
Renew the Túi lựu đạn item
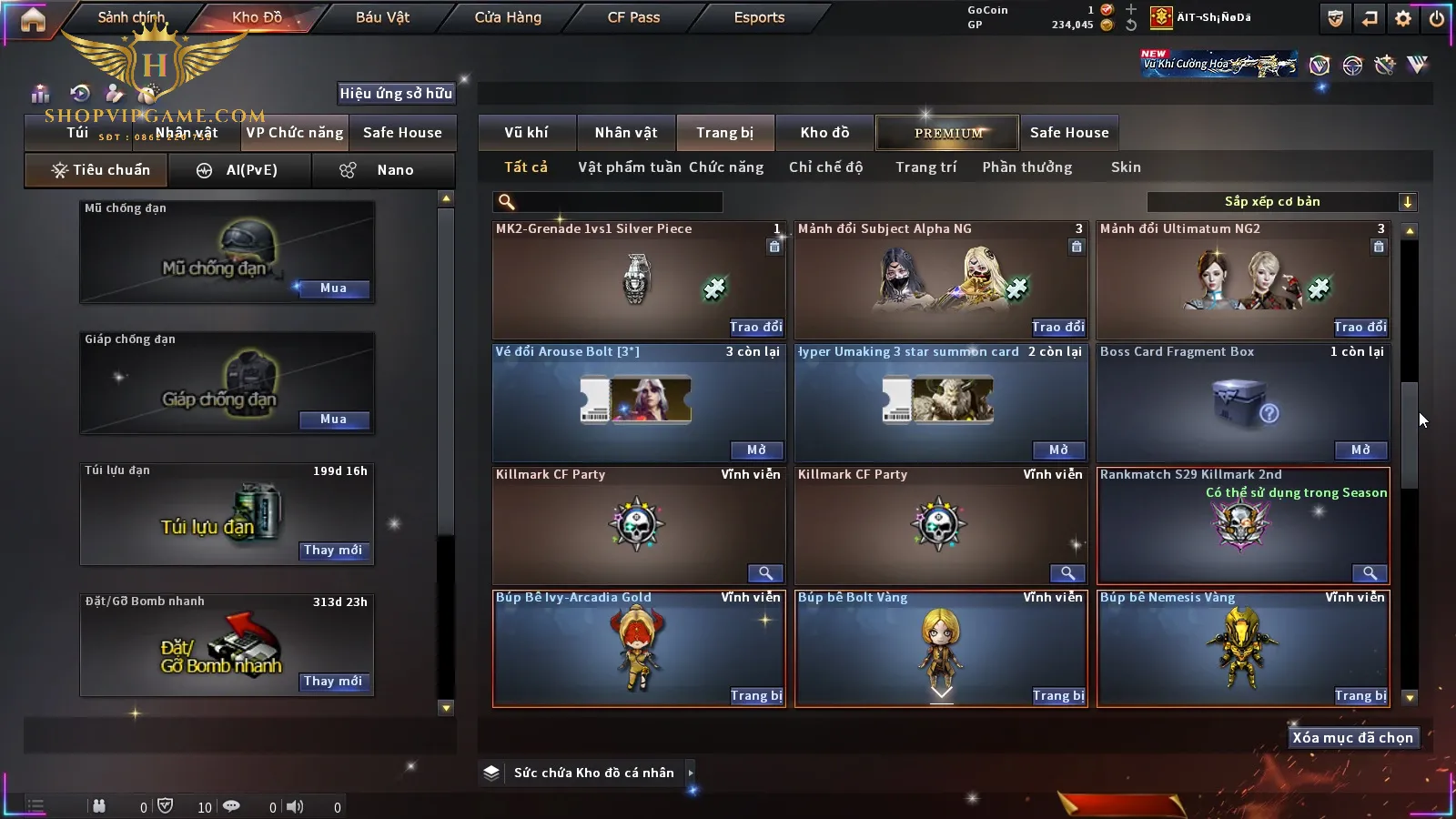pyautogui.click(x=333, y=551)
